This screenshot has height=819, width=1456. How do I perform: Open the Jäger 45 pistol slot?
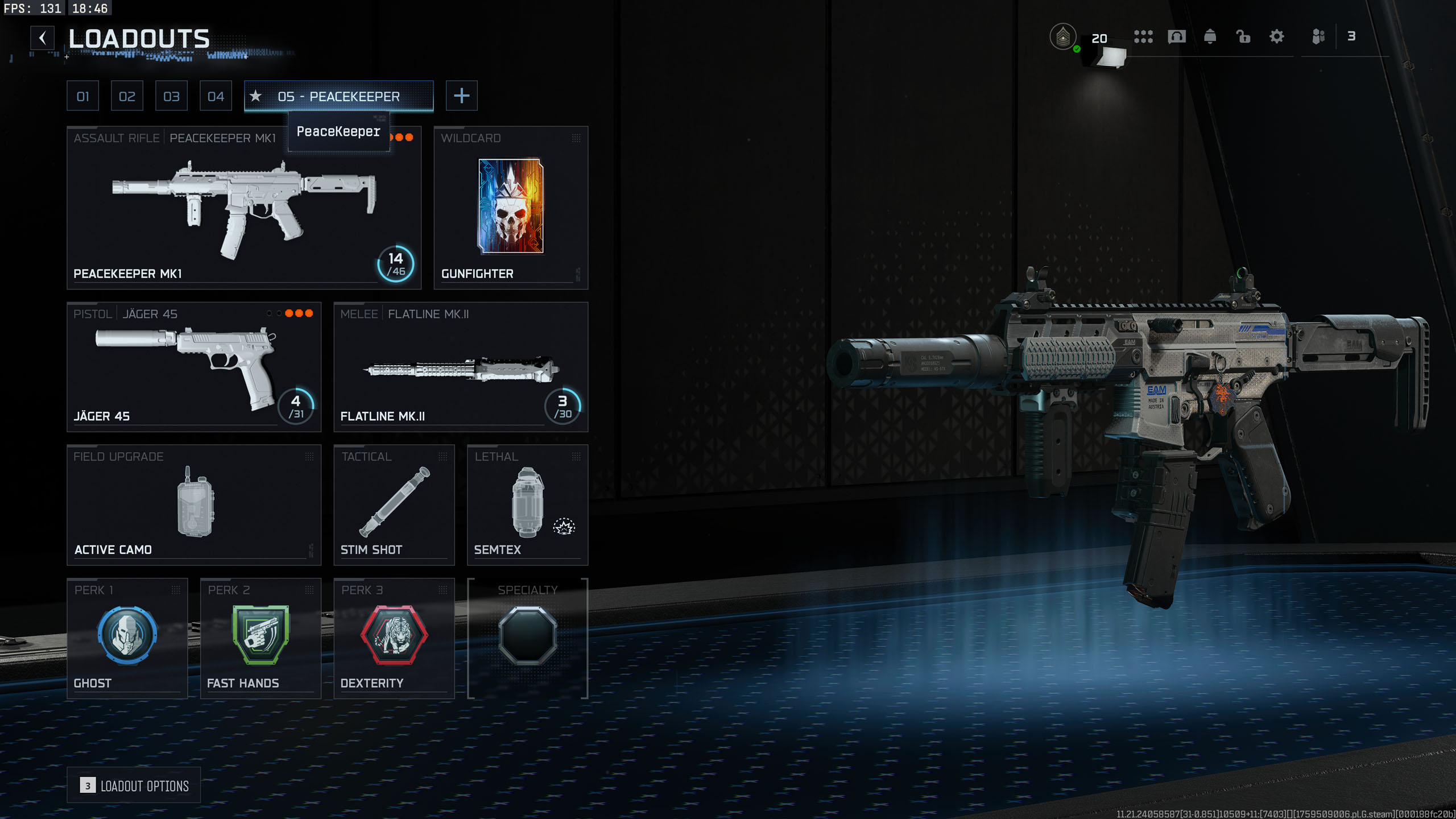194,367
